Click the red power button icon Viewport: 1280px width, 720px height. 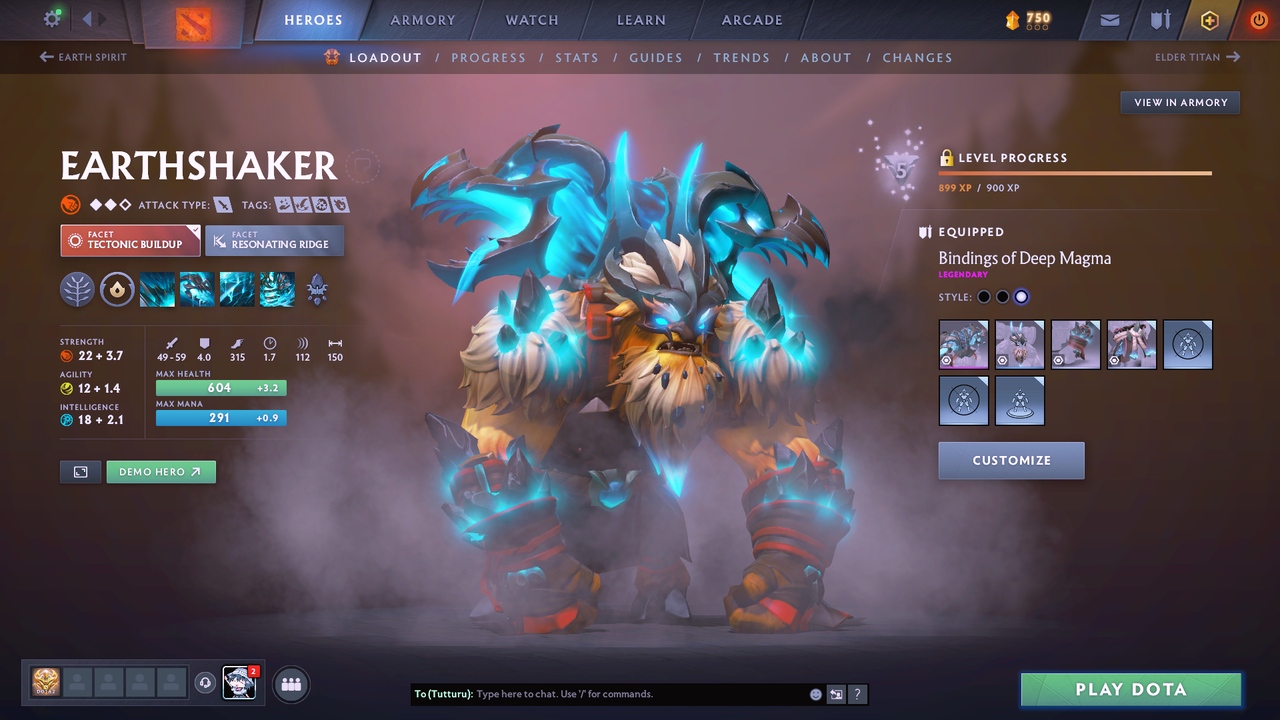[x=1258, y=20]
